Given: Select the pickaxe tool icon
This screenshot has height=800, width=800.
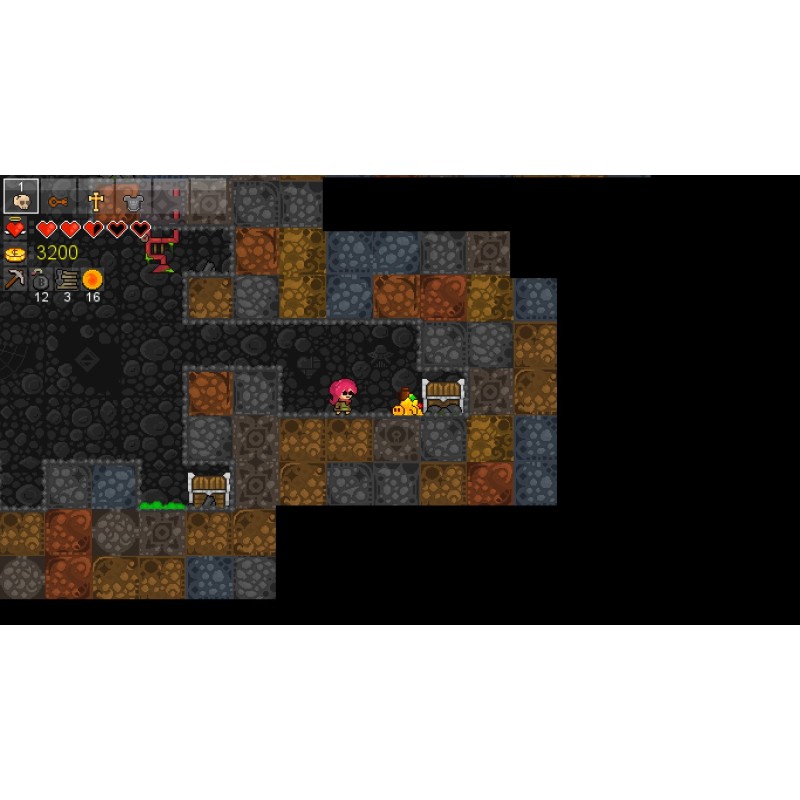Looking at the screenshot, I should [x=15, y=279].
